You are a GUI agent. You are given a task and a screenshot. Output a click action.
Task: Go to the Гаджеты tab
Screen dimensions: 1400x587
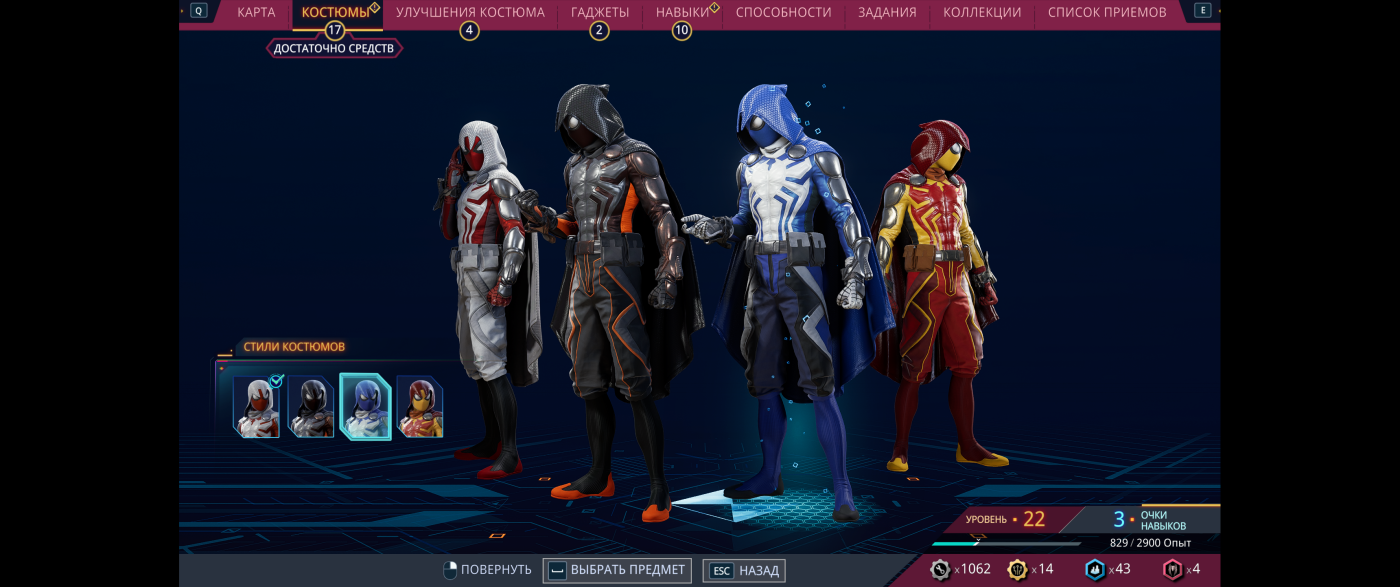pos(600,13)
